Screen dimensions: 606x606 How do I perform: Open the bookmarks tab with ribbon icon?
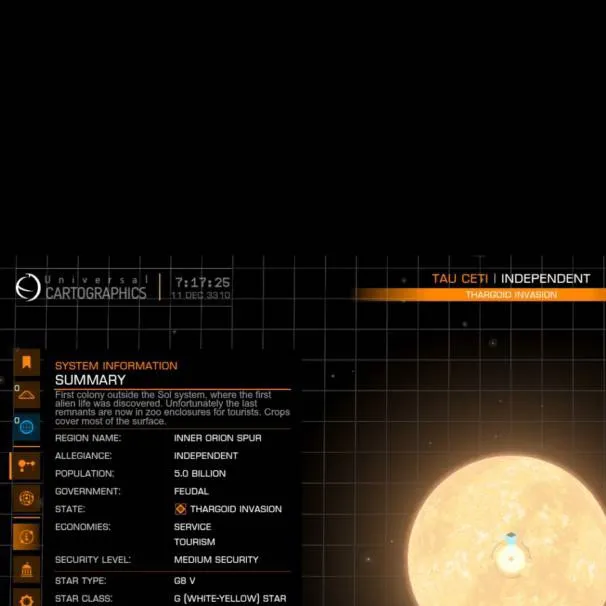26,362
